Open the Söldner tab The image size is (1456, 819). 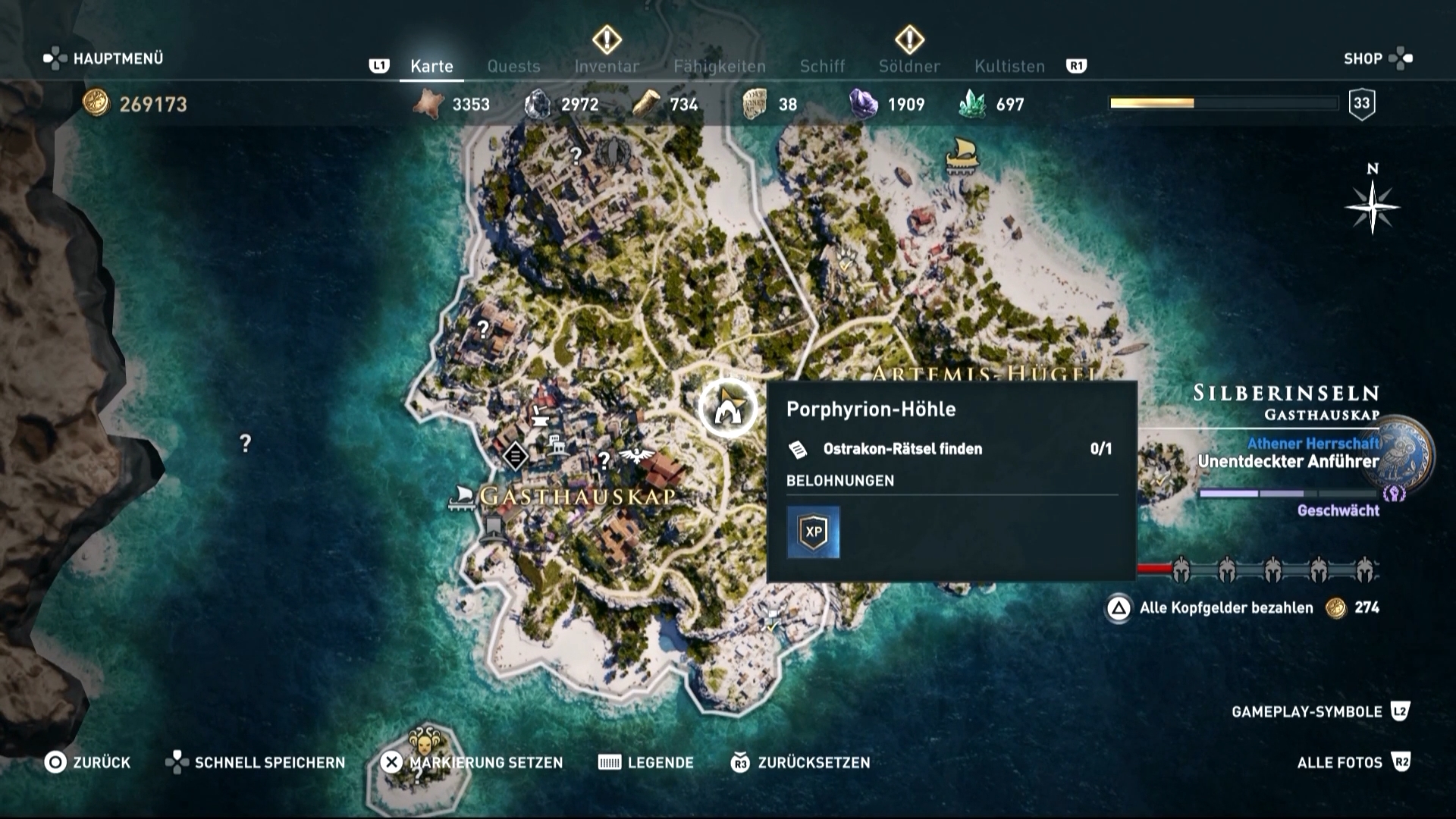click(909, 67)
